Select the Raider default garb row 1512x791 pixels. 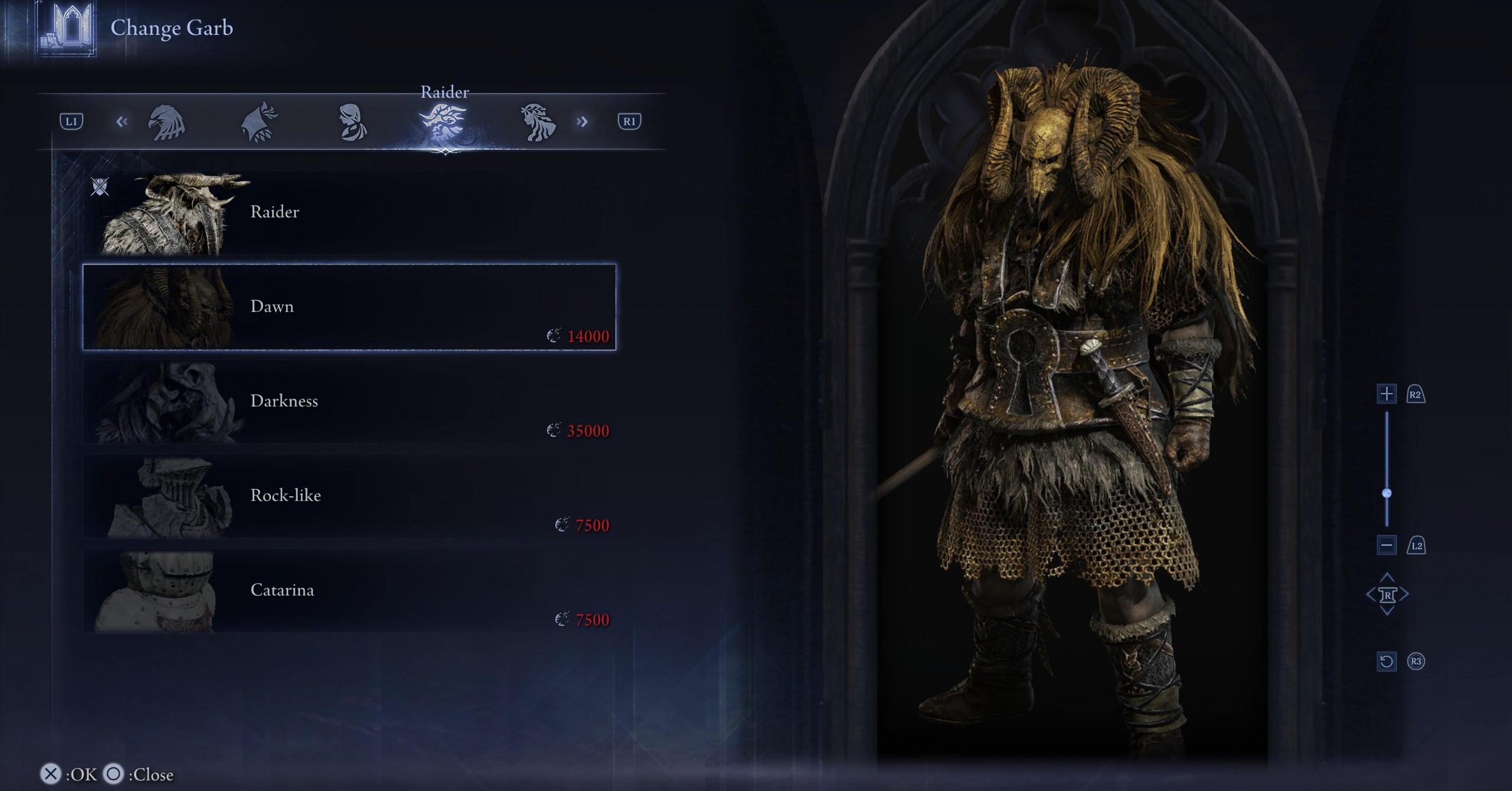(348, 213)
